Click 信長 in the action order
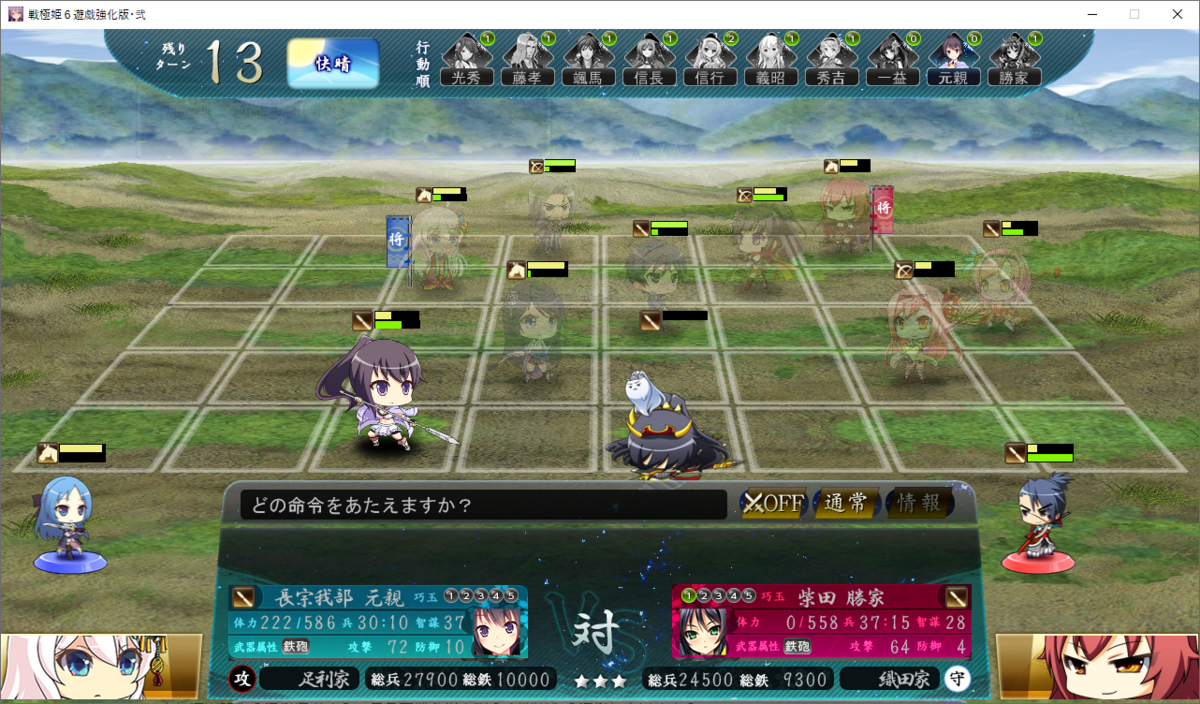Viewport: 1200px width, 704px height. (650, 60)
